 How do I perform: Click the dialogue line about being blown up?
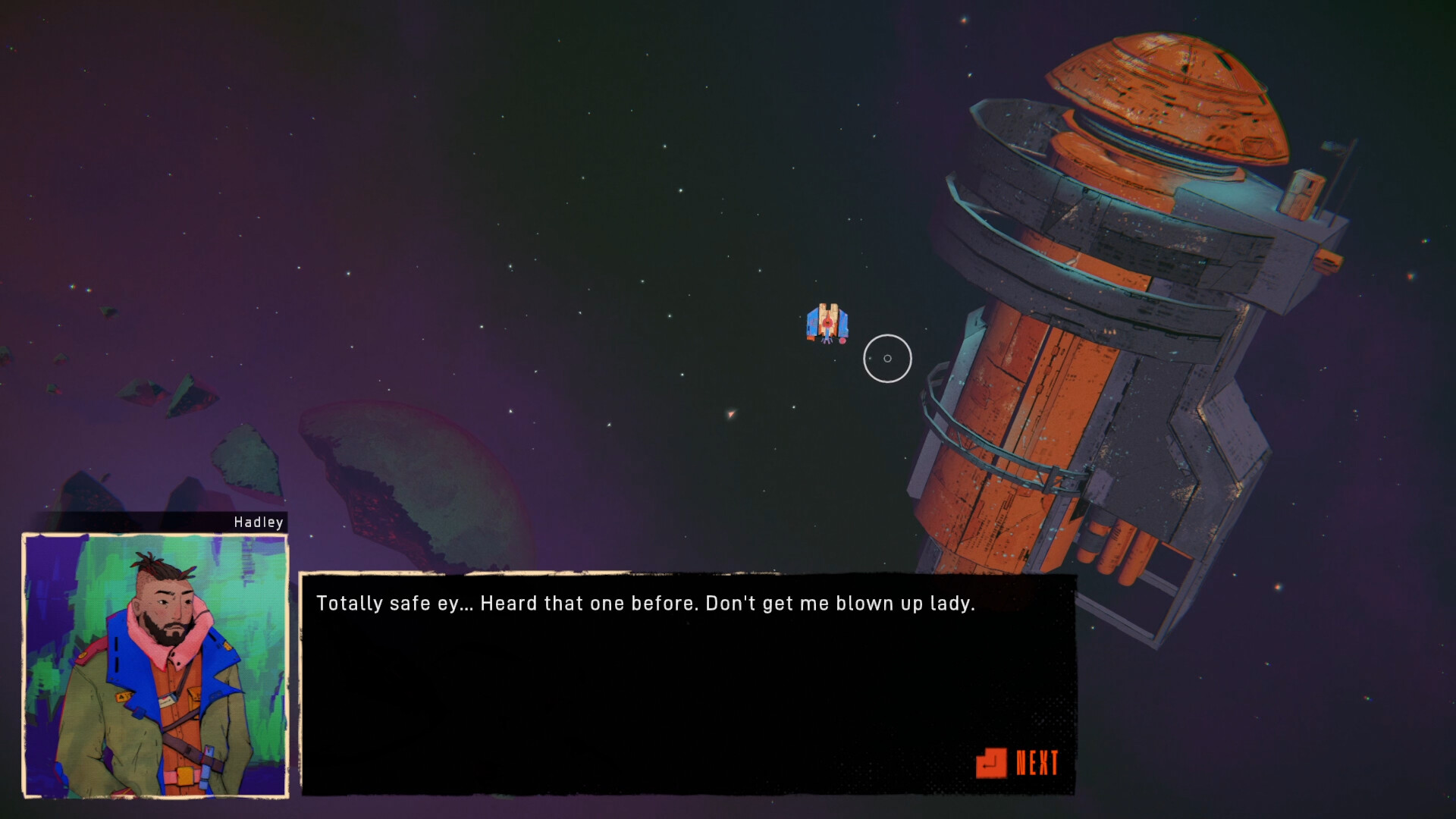click(645, 604)
